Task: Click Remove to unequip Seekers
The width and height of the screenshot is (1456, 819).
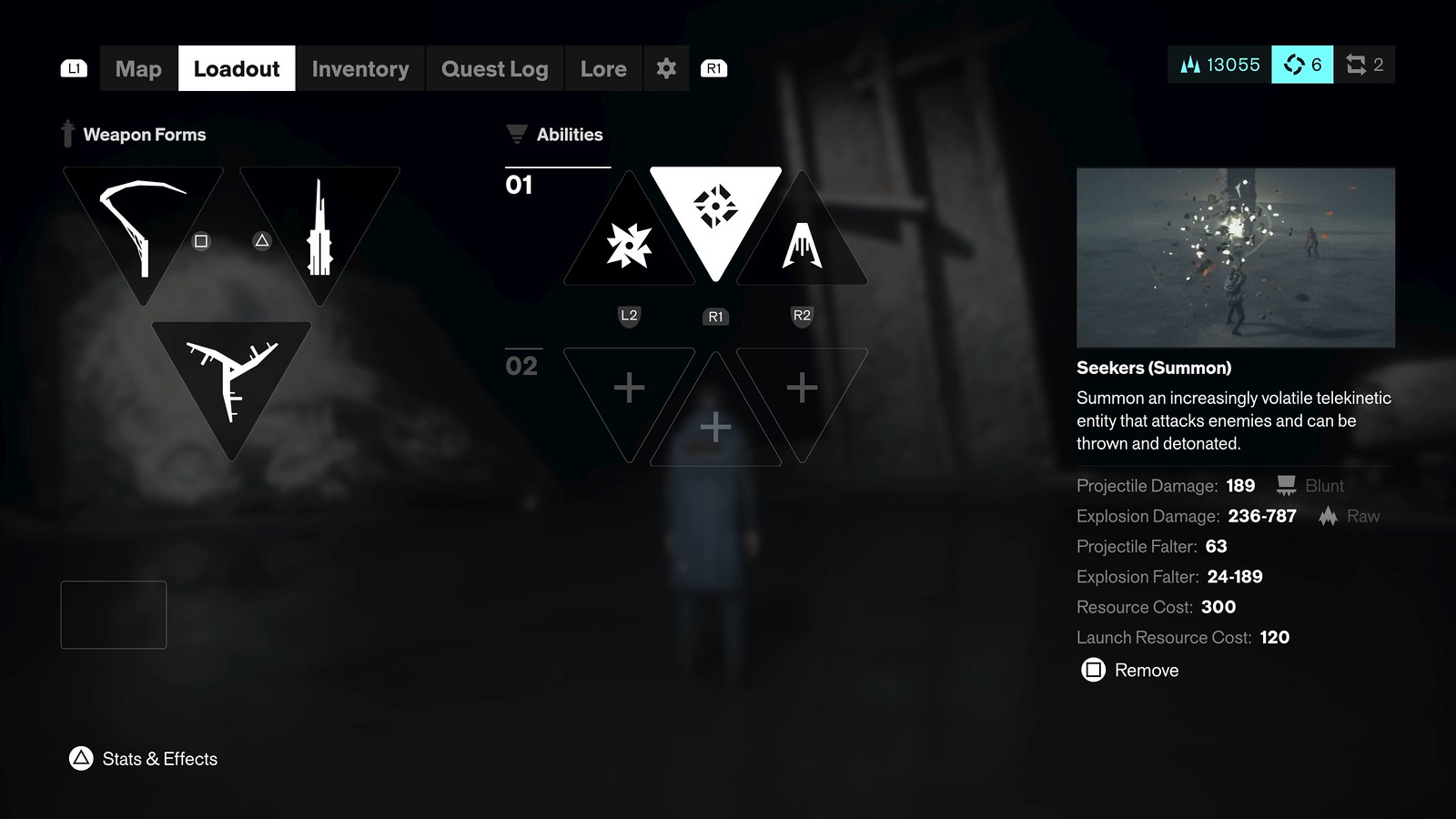Action: (x=1128, y=671)
